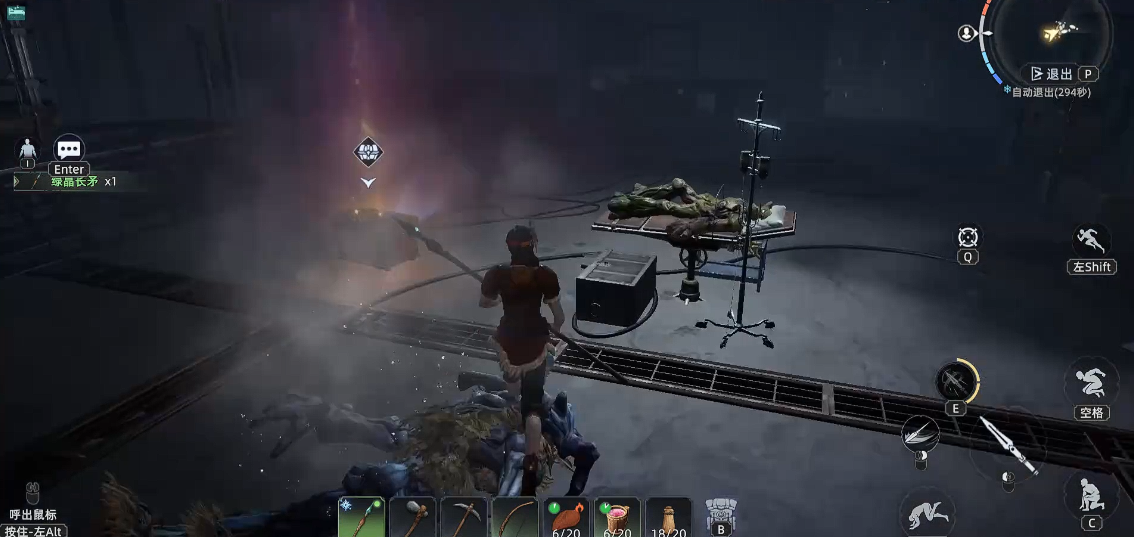
Task: Select the green crystal spear hotbar slot
Action: 361,518
